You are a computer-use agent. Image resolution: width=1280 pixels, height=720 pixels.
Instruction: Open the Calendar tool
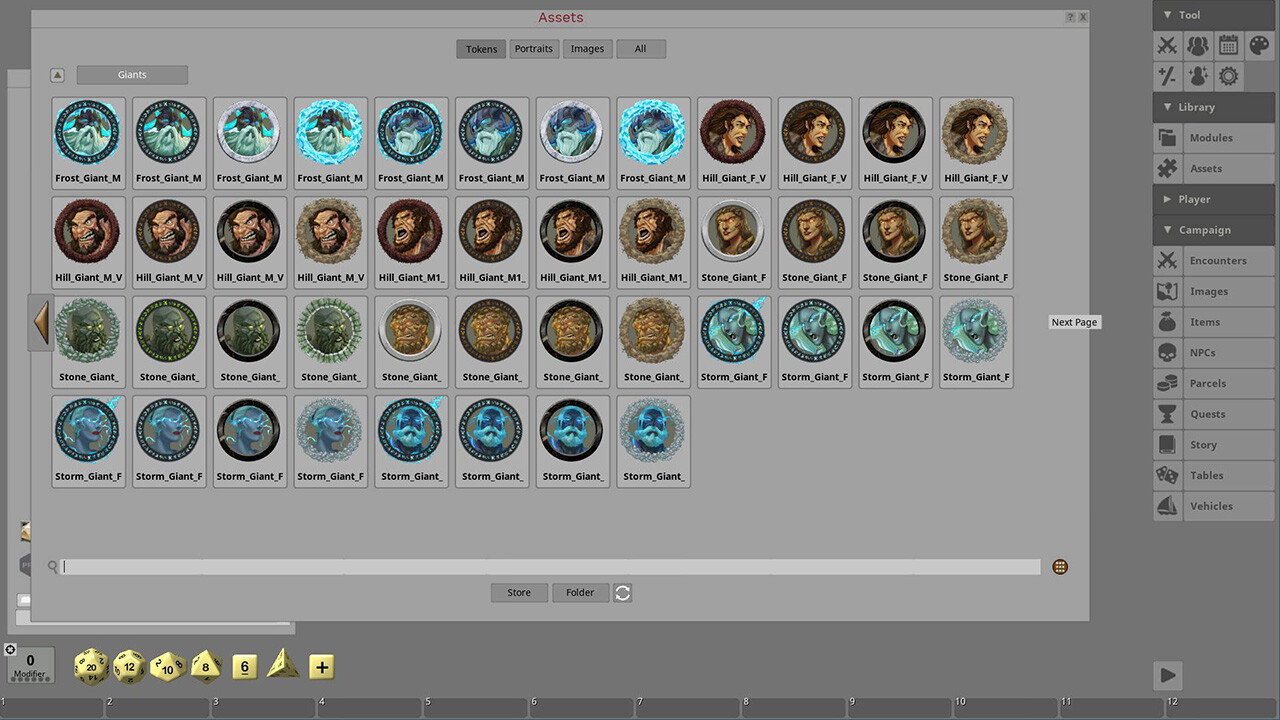pos(1228,45)
